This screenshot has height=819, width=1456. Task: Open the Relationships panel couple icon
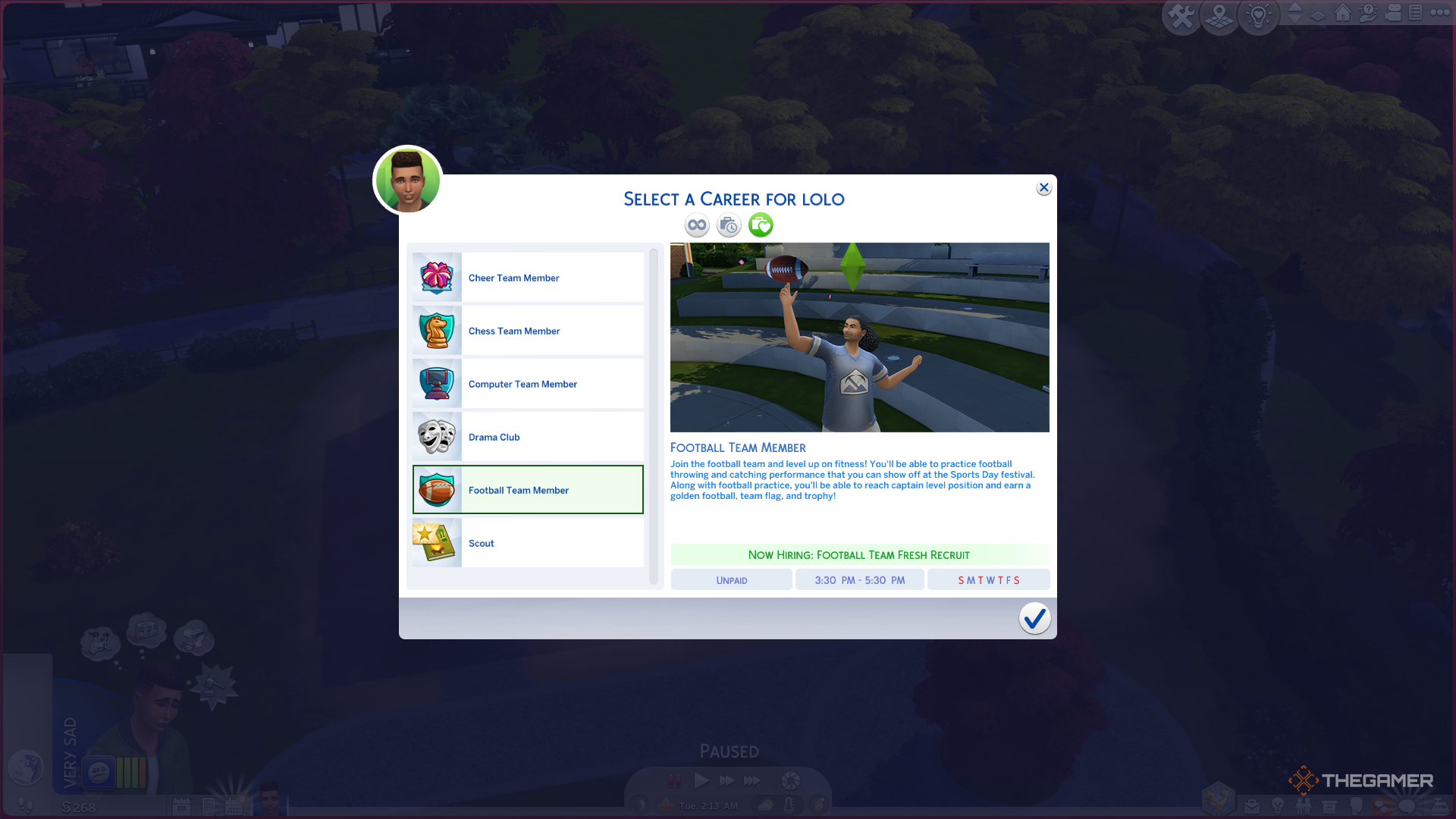click(x=1304, y=806)
